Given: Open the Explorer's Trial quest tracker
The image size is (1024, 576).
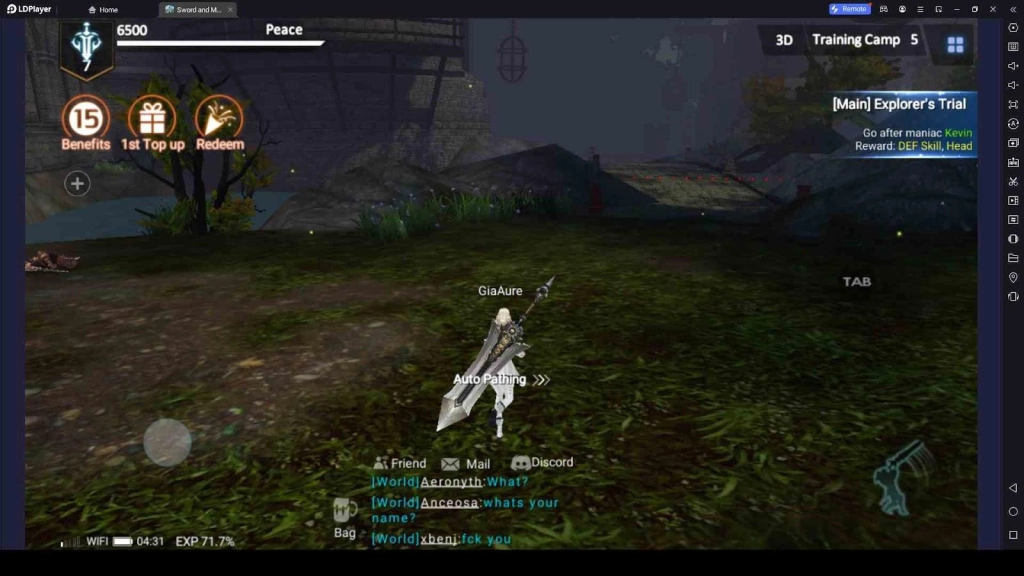Looking at the screenshot, I should click(900, 124).
